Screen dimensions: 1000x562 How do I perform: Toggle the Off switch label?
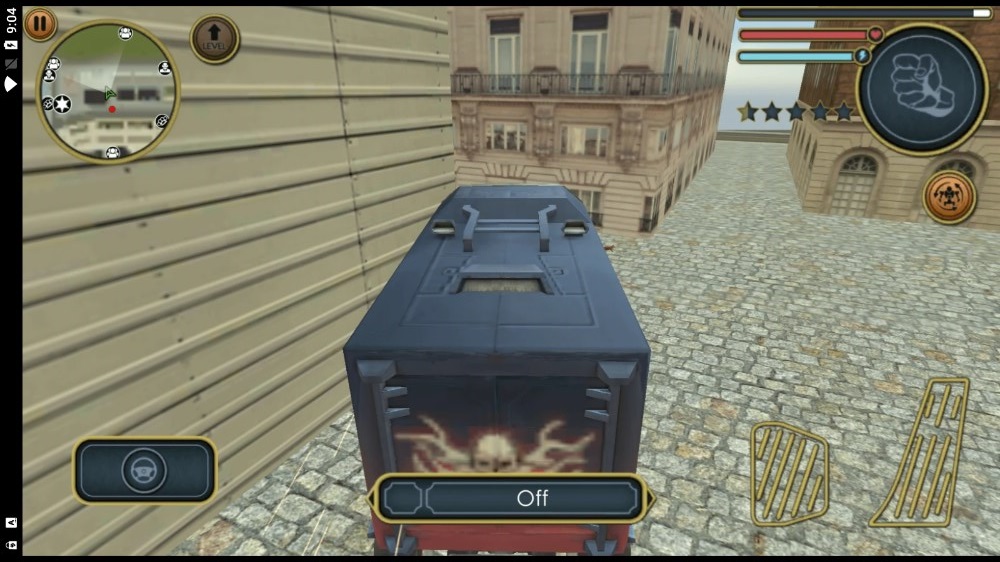click(532, 498)
